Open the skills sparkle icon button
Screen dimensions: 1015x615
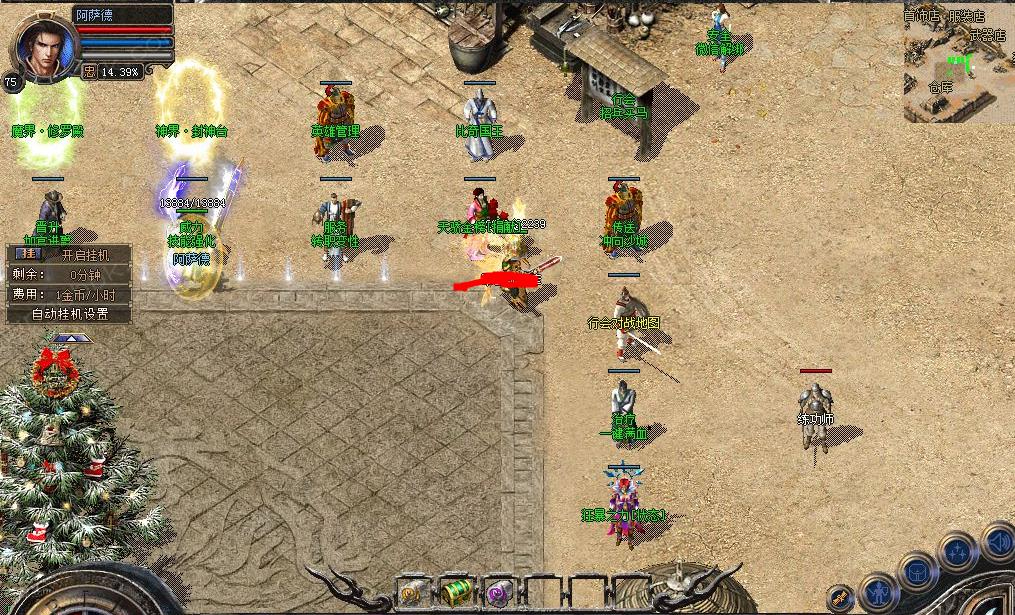click(x=957, y=551)
